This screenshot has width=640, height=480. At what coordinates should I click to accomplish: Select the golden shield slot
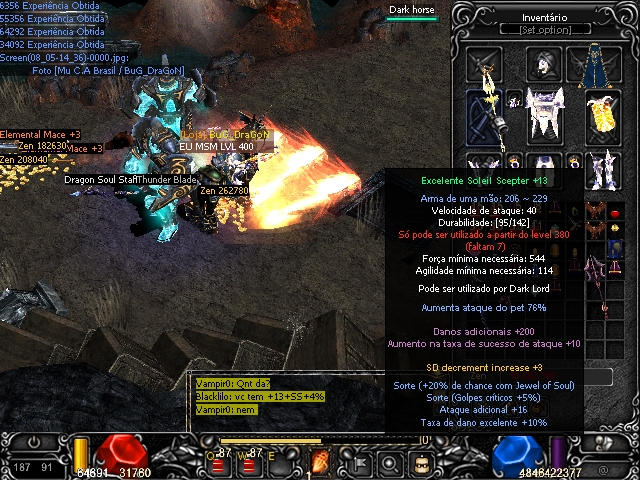[x=602, y=115]
